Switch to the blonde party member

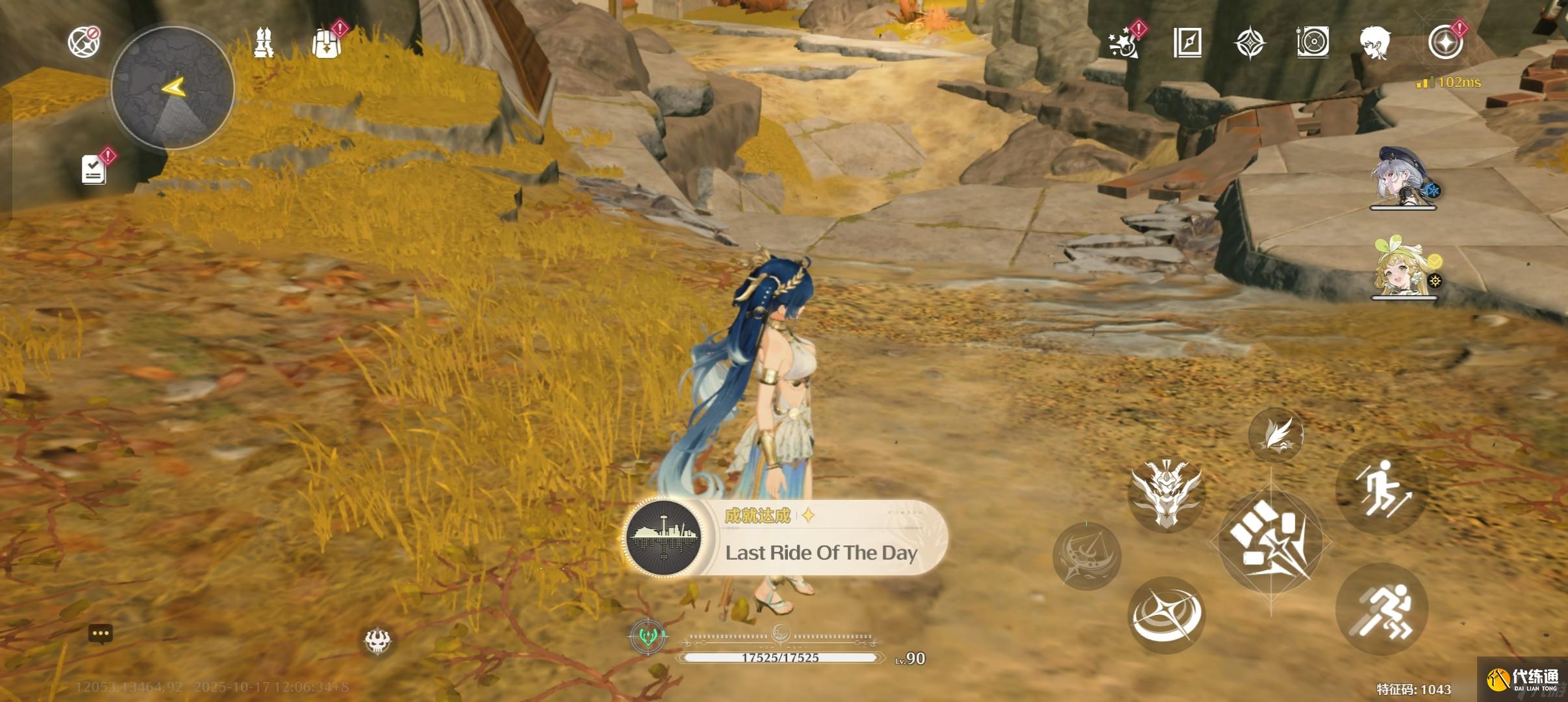(x=1404, y=267)
